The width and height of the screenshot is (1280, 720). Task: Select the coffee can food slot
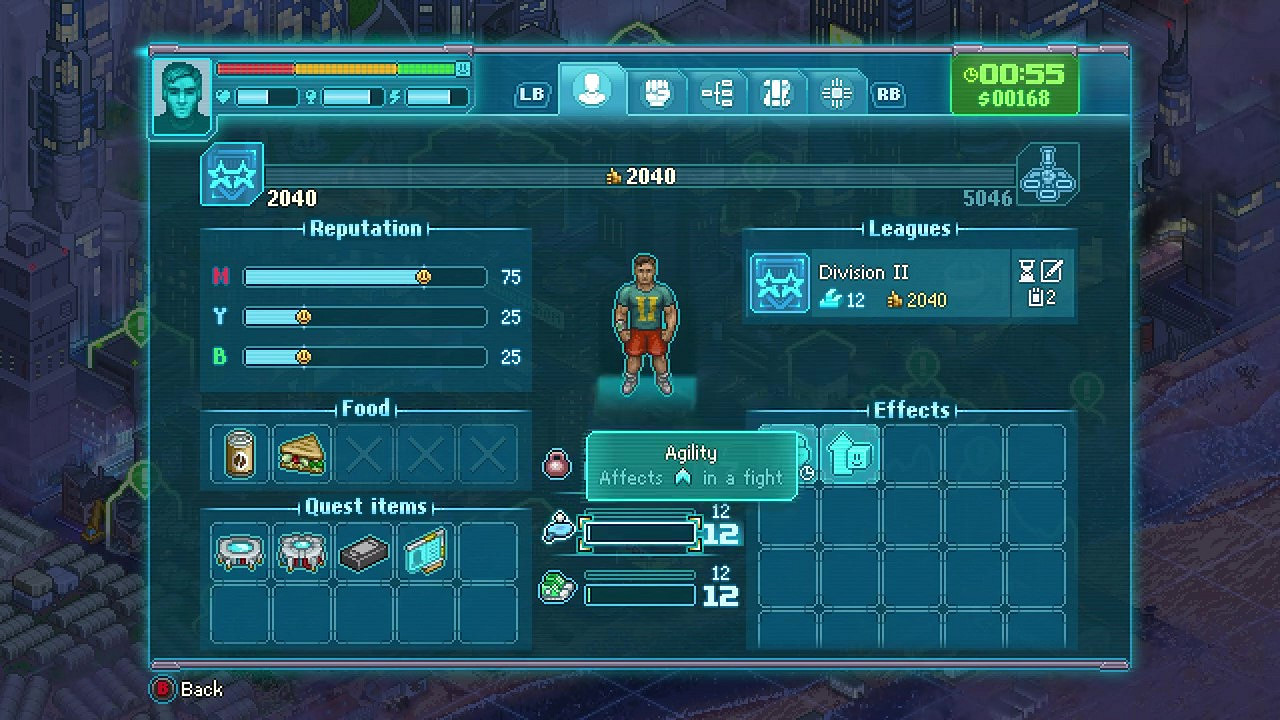(x=240, y=455)
